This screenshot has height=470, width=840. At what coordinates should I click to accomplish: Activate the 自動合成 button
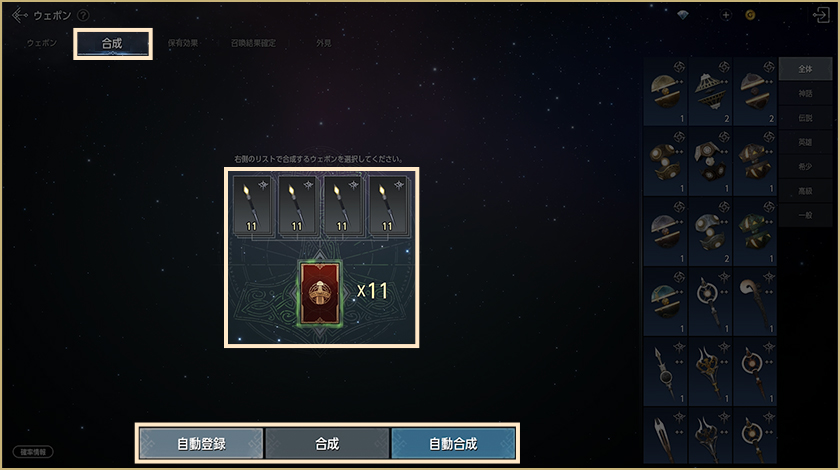453,443
